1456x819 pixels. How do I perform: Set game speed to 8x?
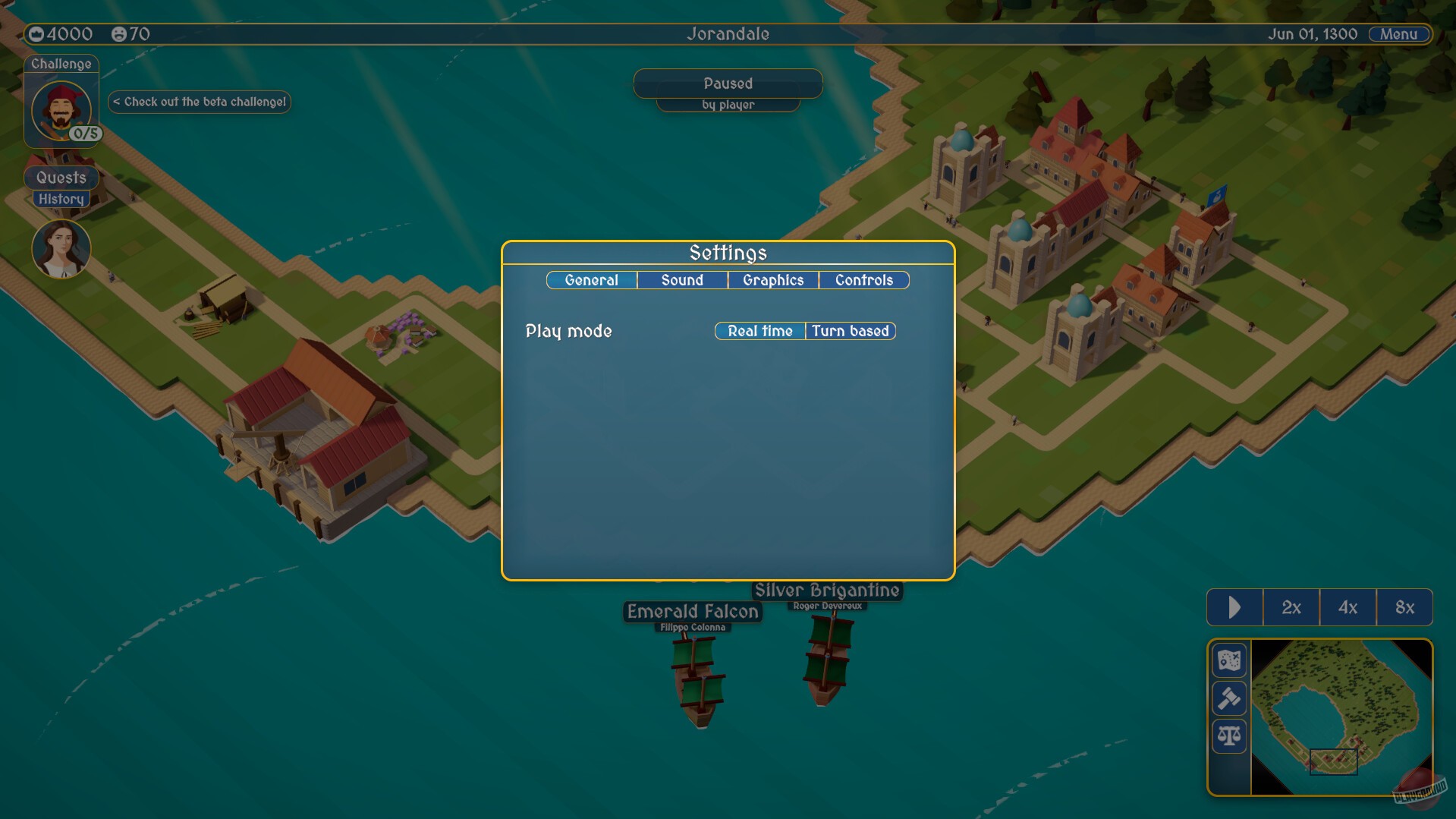[1405, 607]
